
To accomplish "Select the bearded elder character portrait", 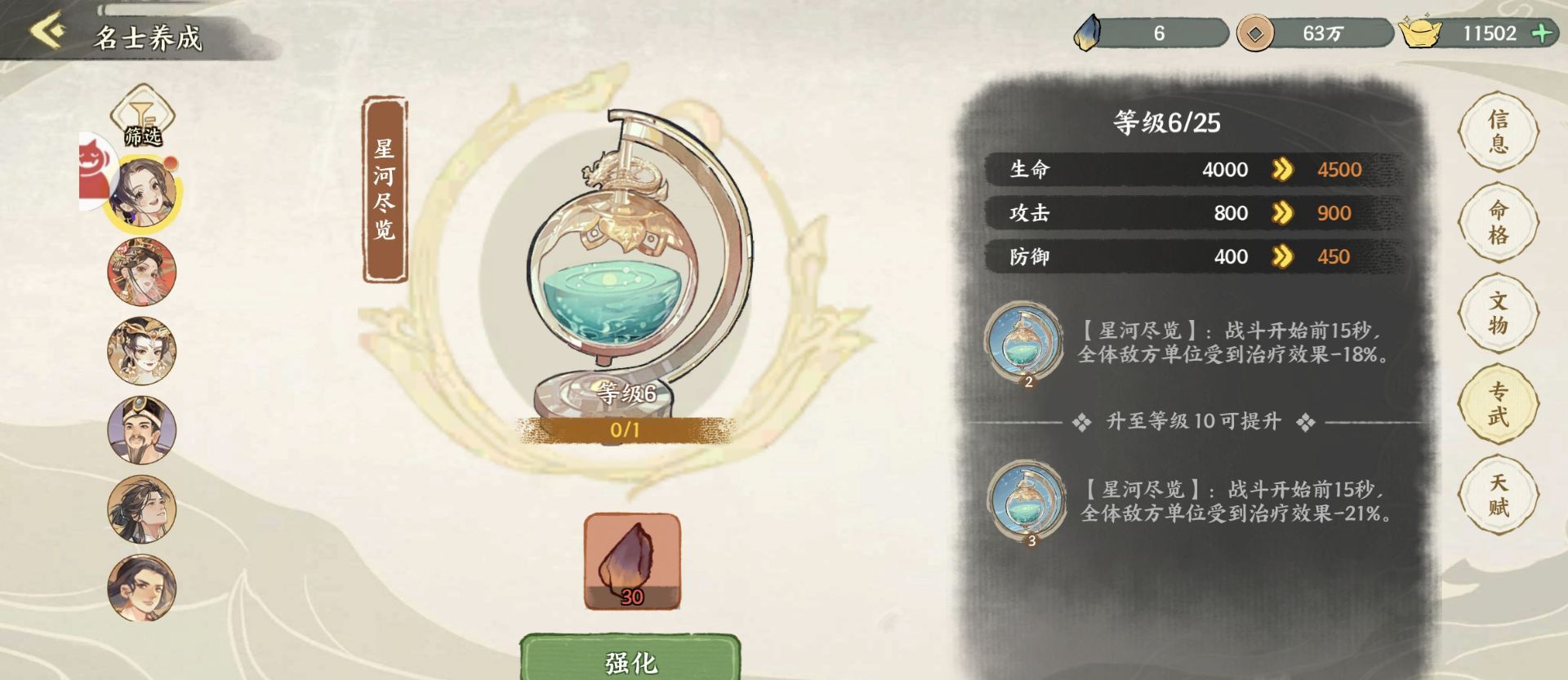I will 143,430.
